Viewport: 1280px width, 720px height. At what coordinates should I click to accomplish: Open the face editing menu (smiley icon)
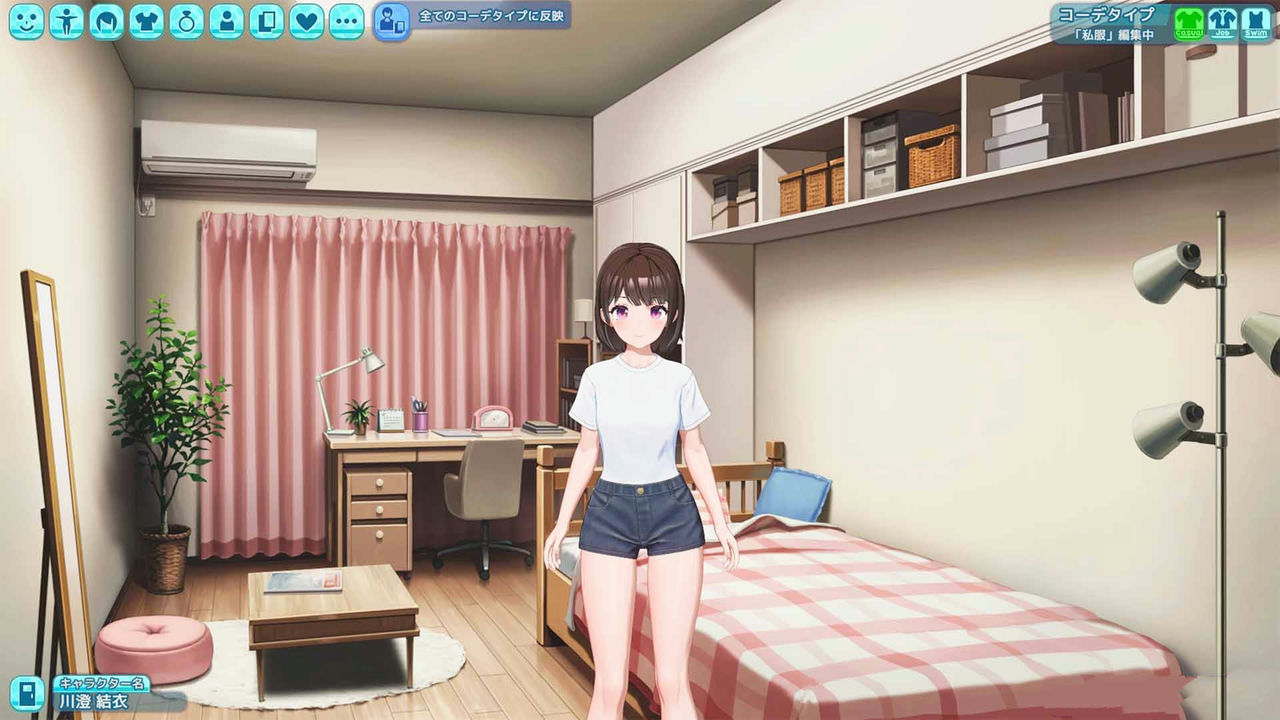(x=24, y=20)
